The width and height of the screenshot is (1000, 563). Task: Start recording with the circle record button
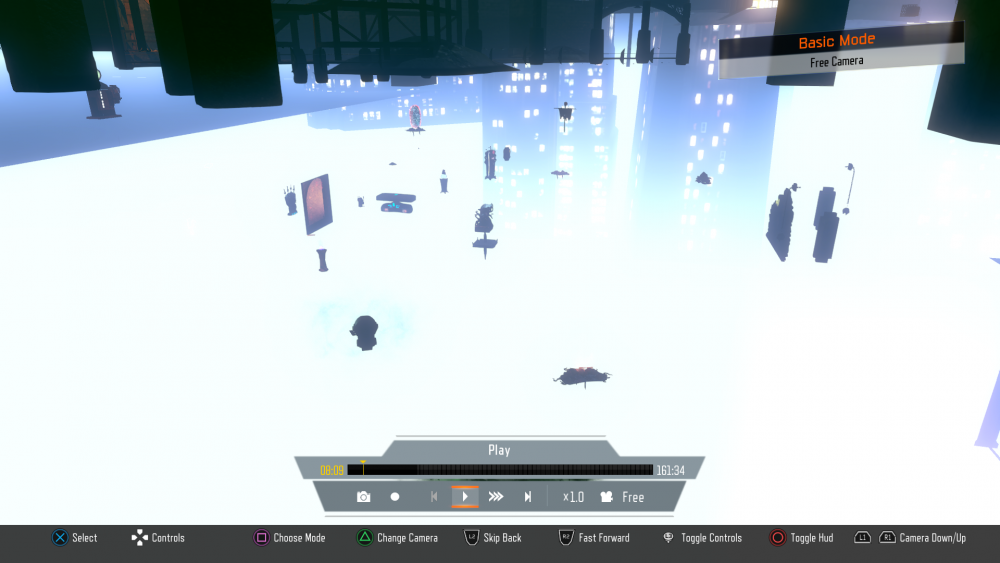pos(395,497)
